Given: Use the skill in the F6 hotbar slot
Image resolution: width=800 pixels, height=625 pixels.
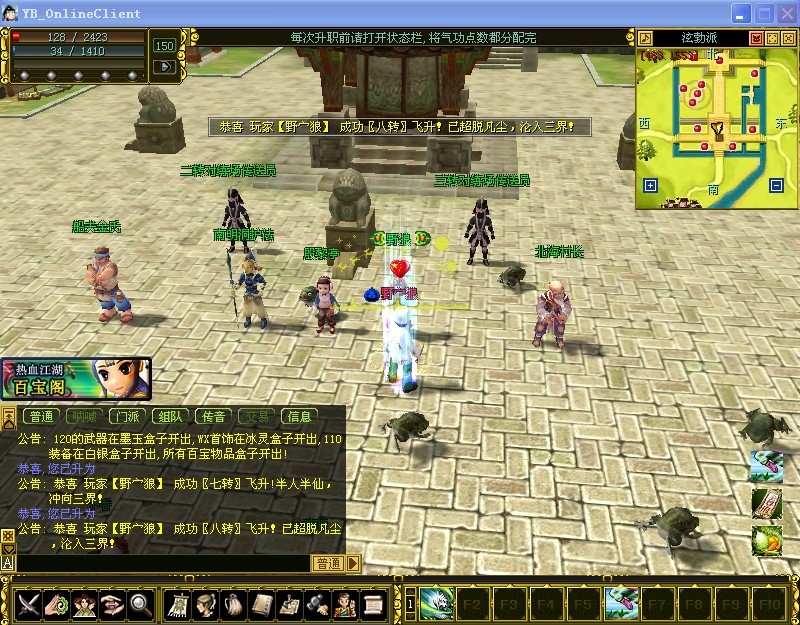Looking at the screenshot, I should click(621, 604).
